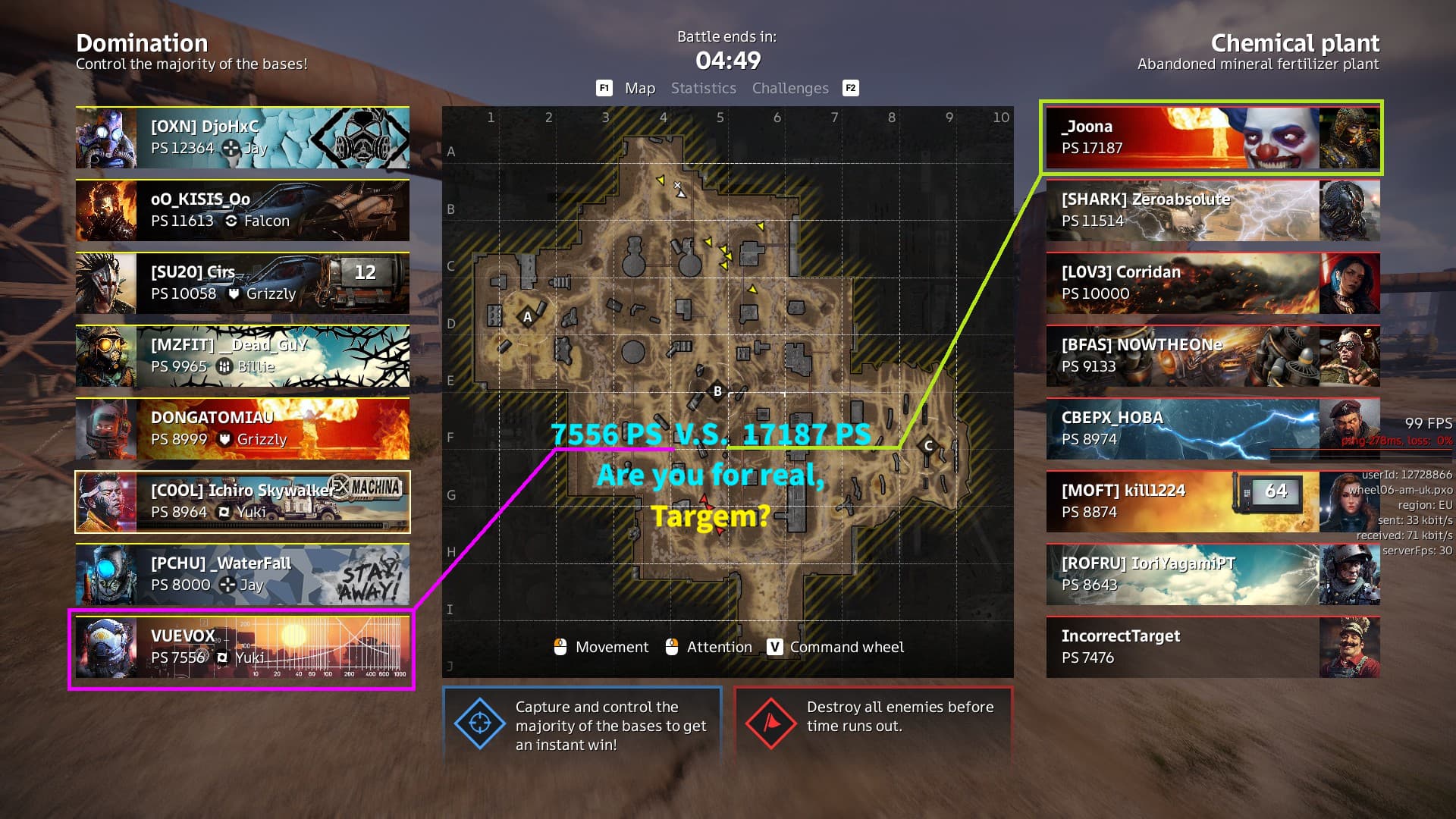Select base B marker on the map
The image size is (1456, 819).
pos(717,391)
